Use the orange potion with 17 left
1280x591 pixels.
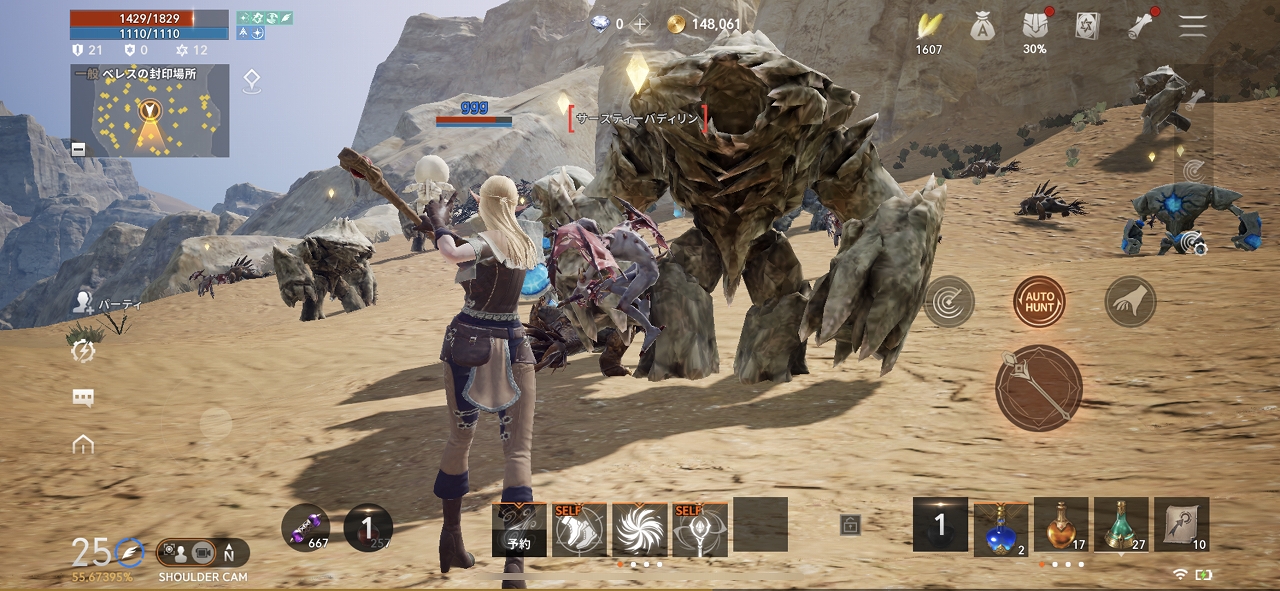click(1061, 525)
